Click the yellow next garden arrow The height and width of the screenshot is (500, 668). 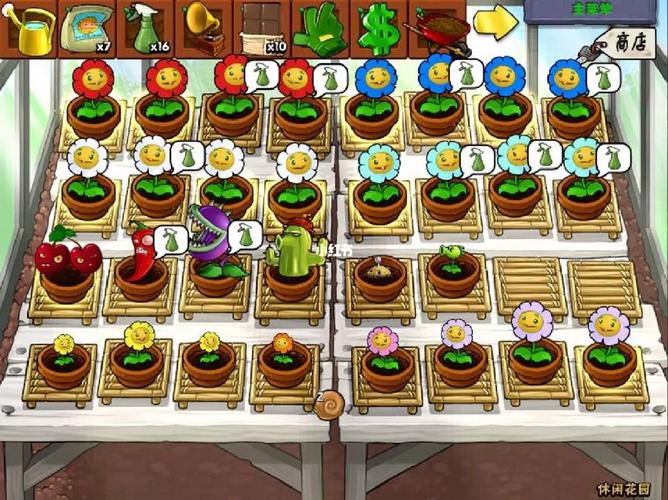(x=494, y=22)
